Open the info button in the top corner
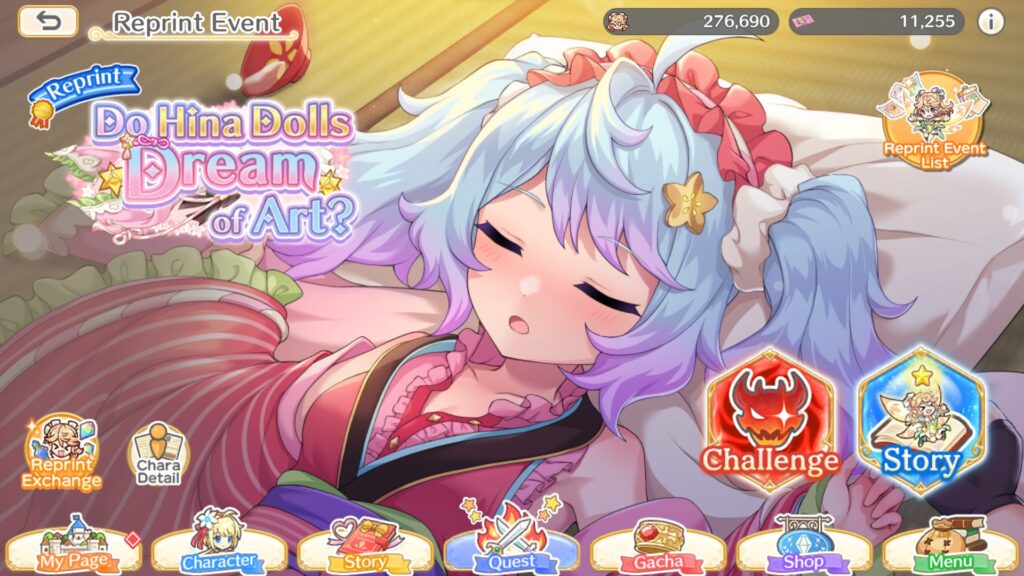Viewport: 1024px width, 576px height. (x=991, y=21)
